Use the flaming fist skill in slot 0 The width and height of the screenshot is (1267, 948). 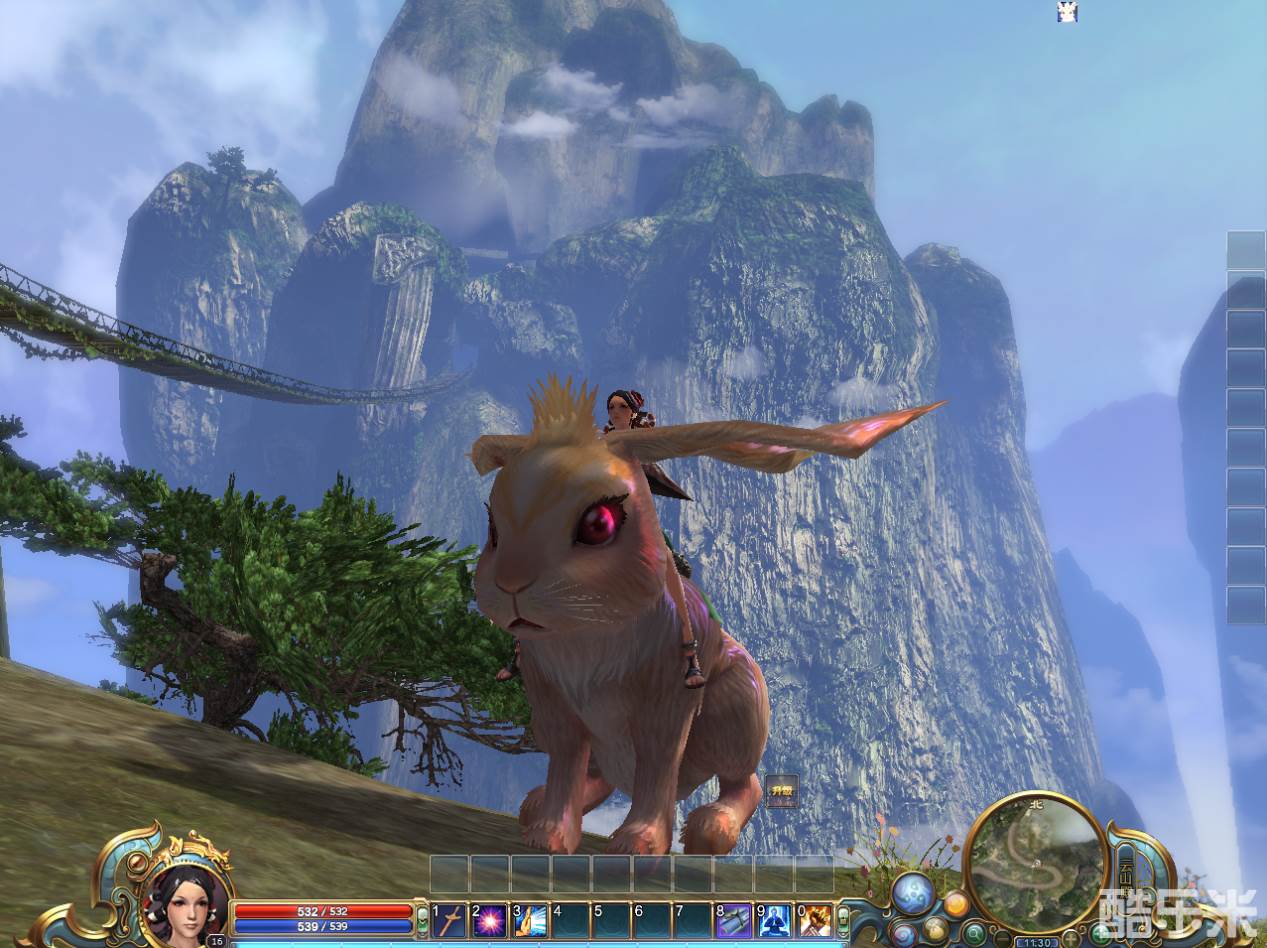point(815,920)
